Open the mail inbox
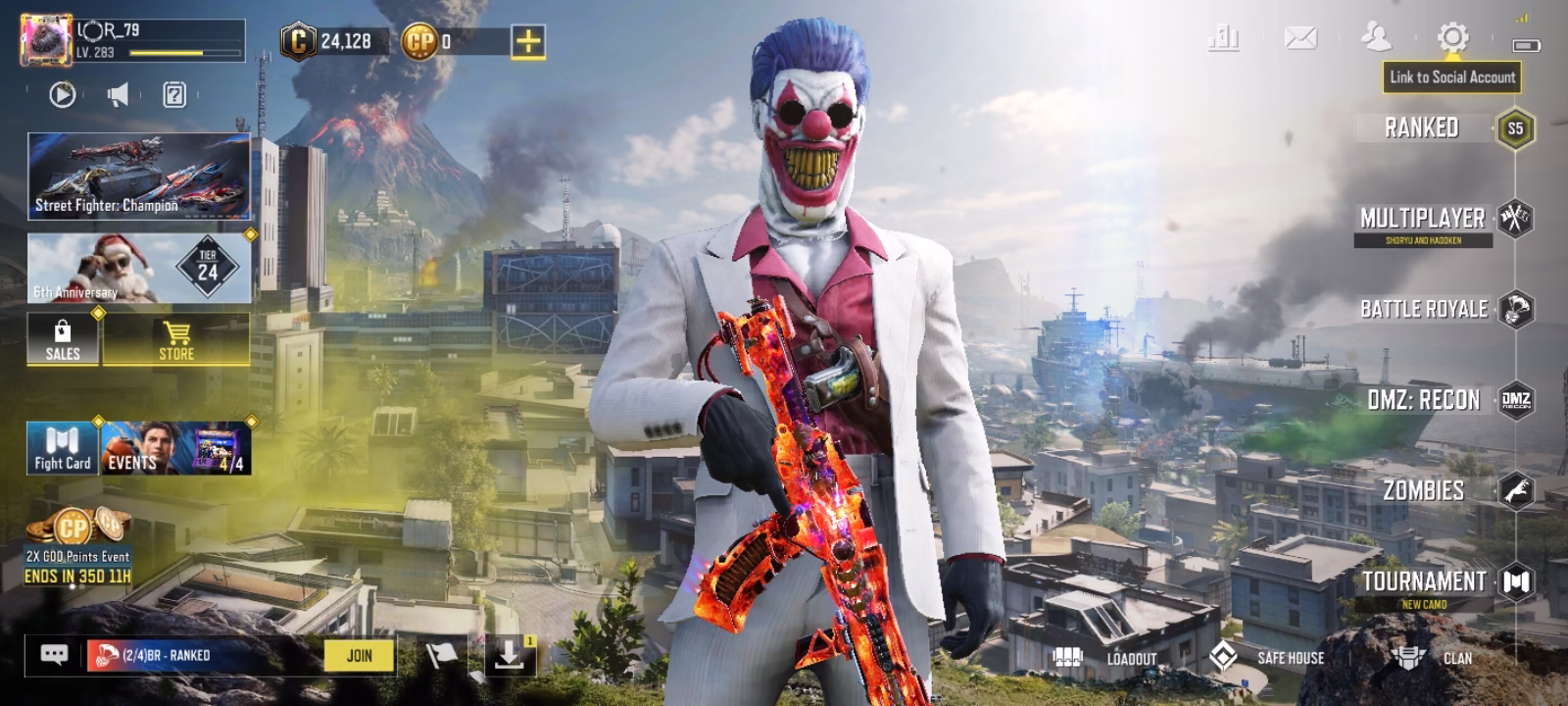Screen dimensions: 1568x706 (1300, 38)
